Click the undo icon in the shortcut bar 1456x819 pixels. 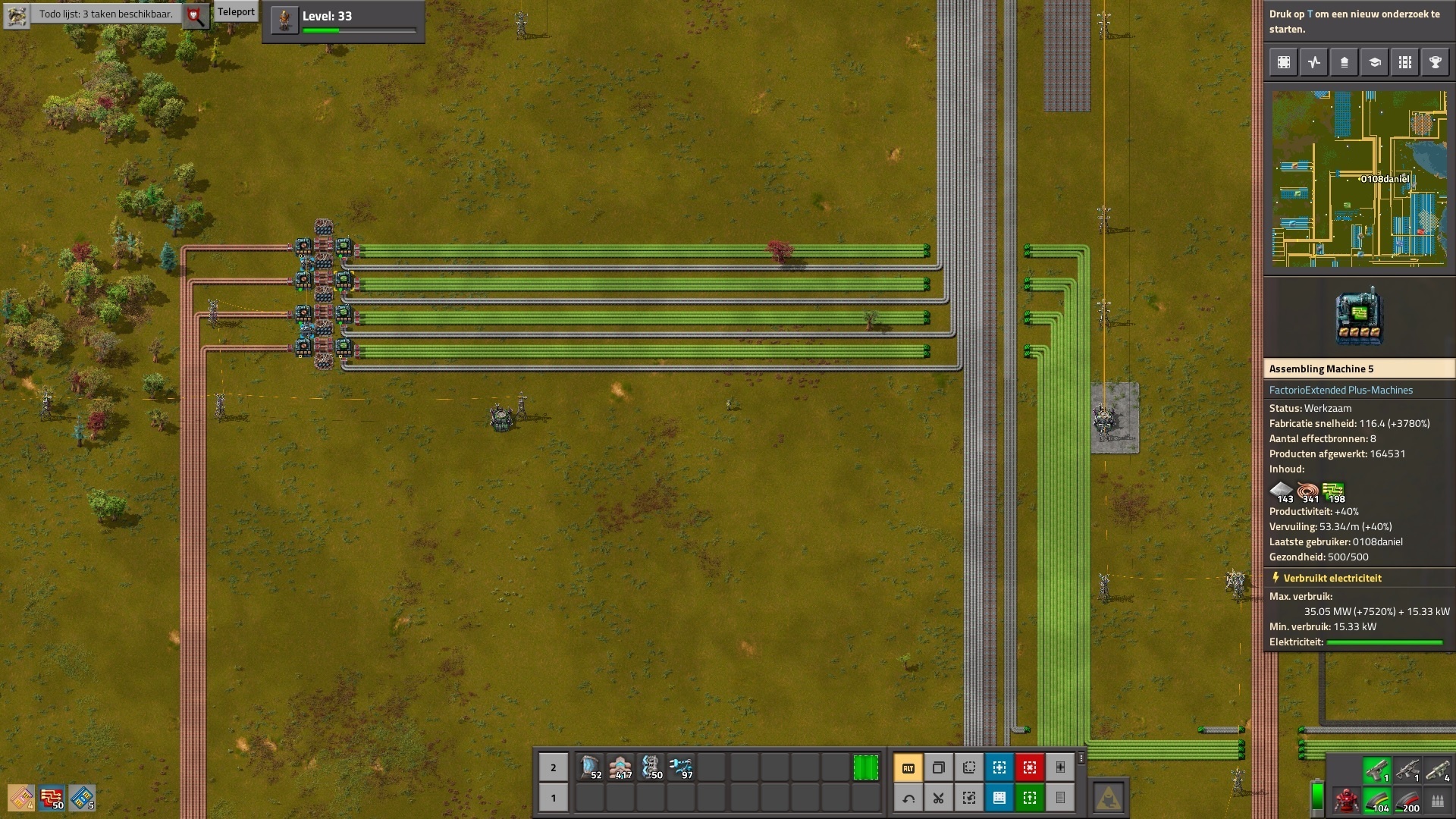[907, 798]
